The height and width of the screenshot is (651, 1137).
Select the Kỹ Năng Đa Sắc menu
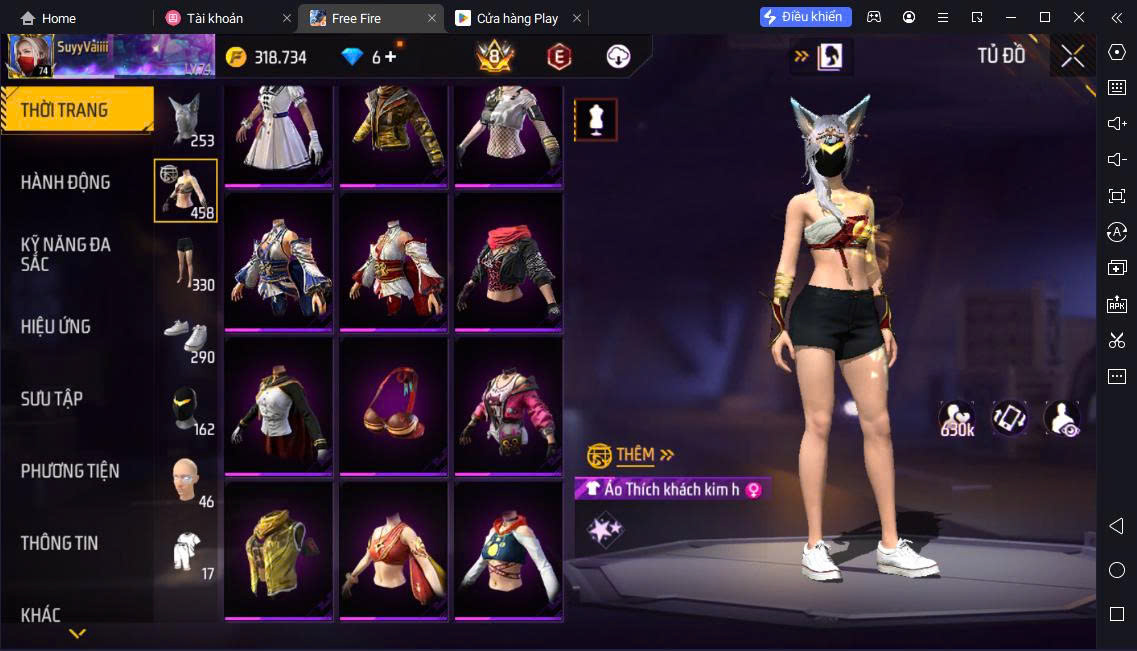[x=66, y=254]
